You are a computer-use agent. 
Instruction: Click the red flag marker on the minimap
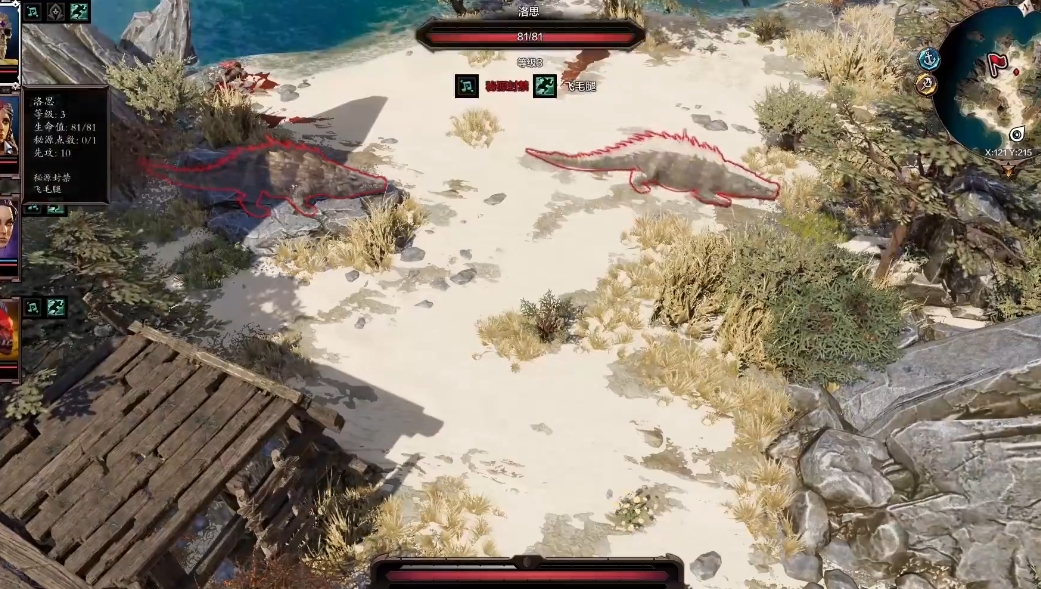[997, 66]
